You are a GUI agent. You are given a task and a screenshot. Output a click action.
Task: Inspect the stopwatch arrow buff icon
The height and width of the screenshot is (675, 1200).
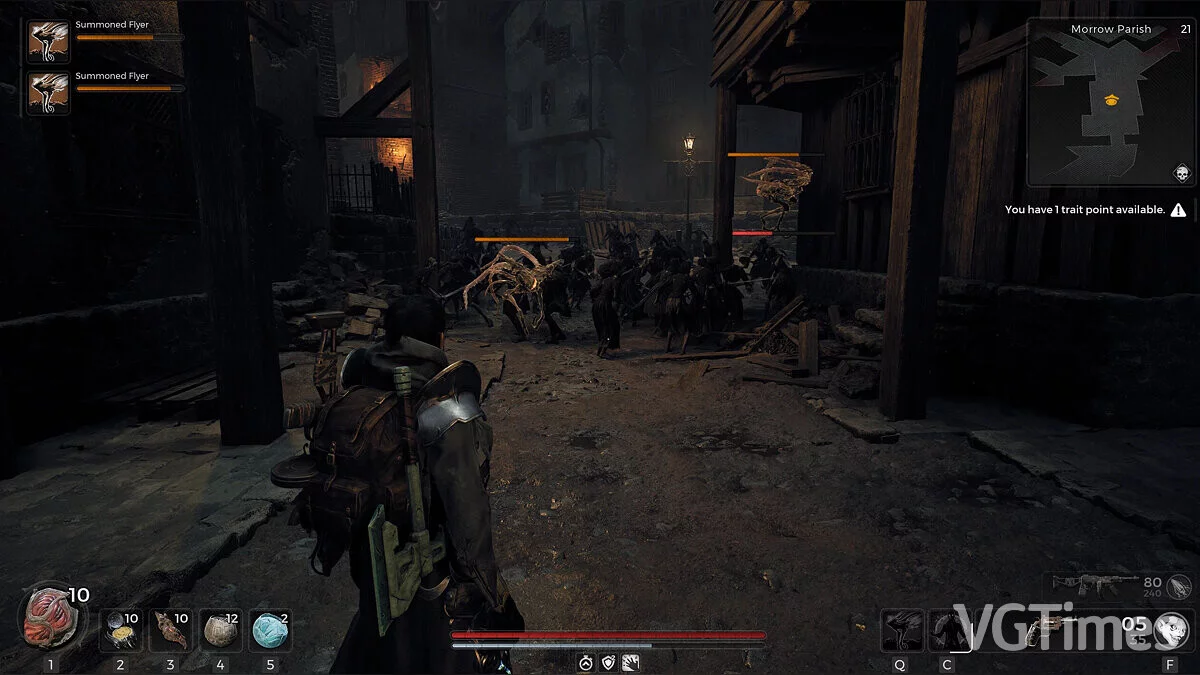[586, 662]
